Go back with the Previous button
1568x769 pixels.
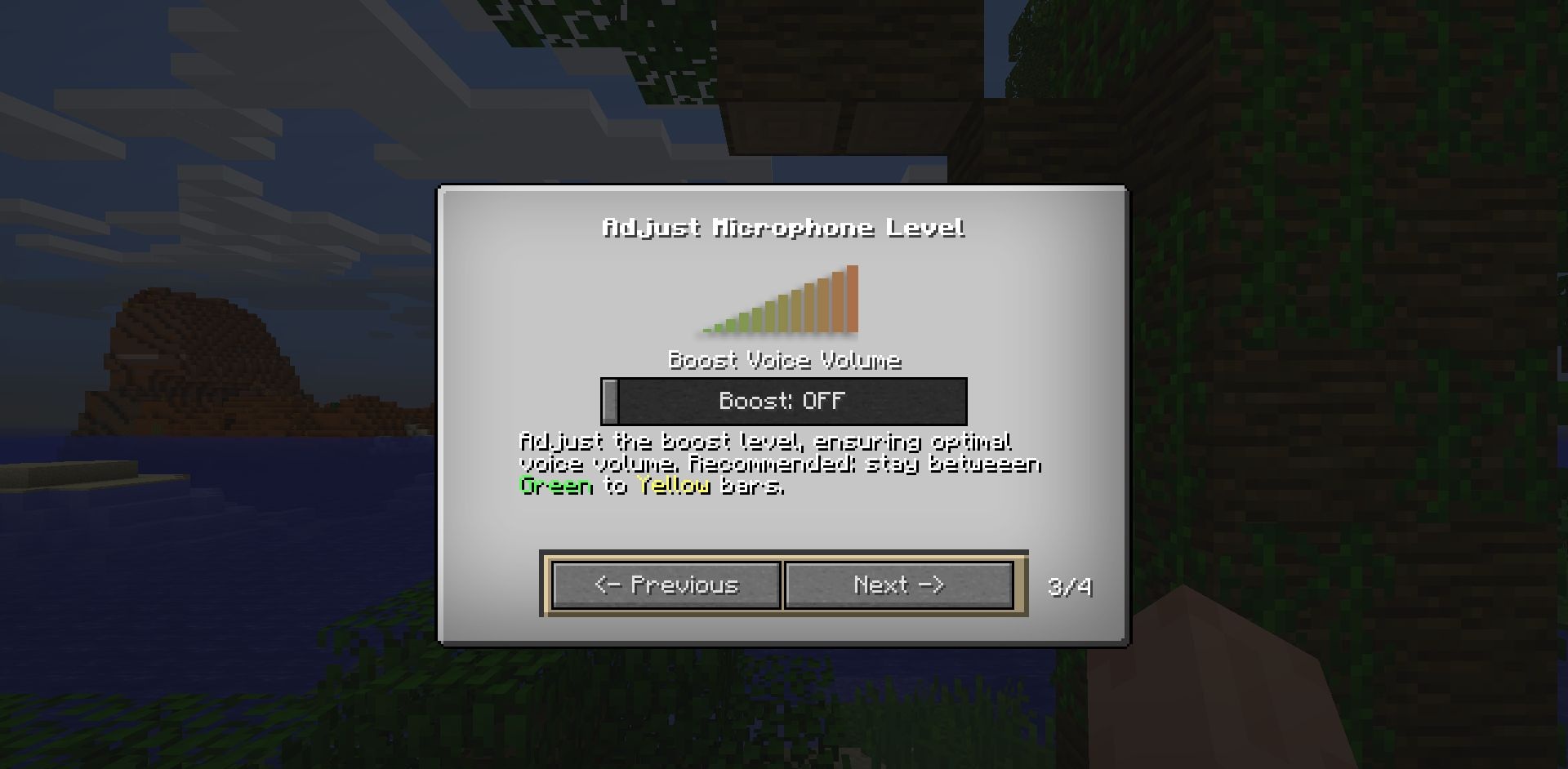pyautogui.click(x=666, y=585)
